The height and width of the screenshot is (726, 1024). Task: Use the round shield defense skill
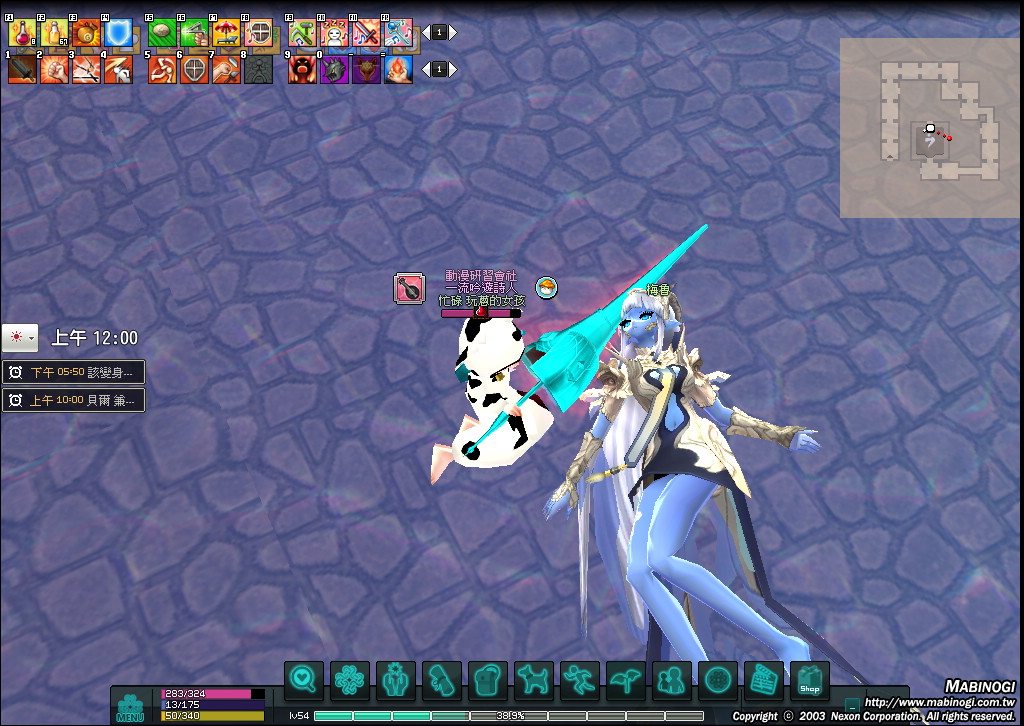click(x=194, y=69)
